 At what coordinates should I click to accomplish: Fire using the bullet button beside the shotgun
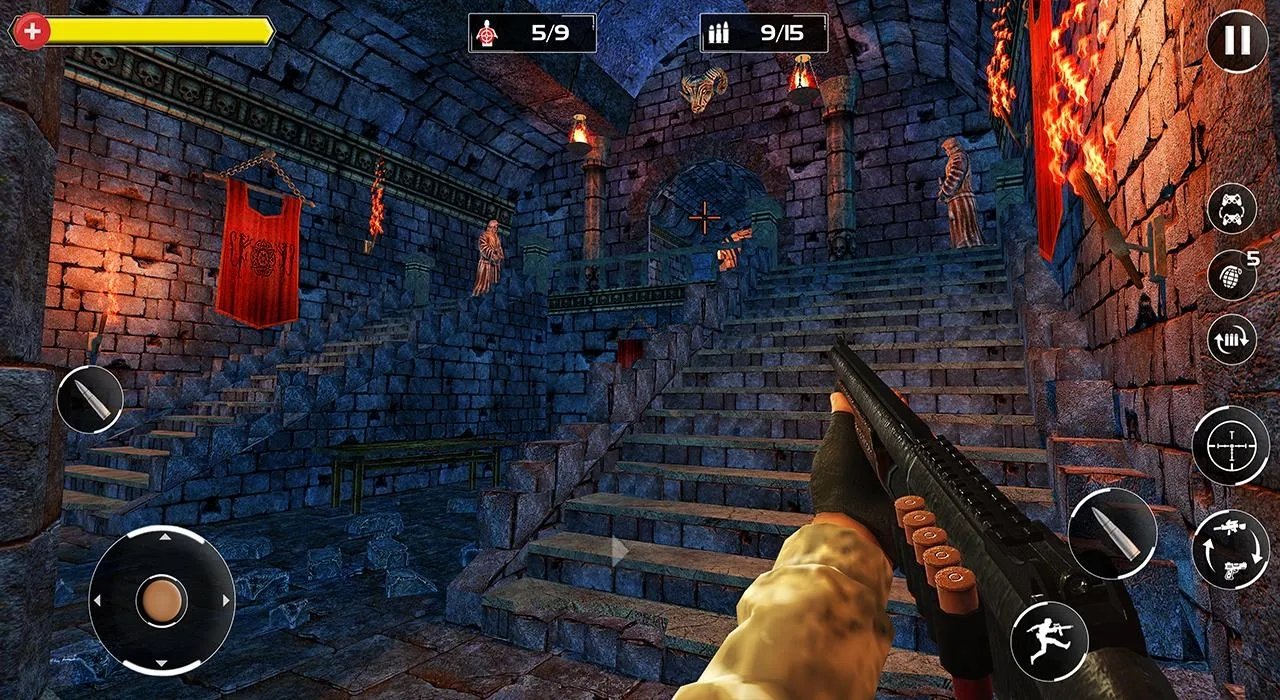[x=1112, y=533]
